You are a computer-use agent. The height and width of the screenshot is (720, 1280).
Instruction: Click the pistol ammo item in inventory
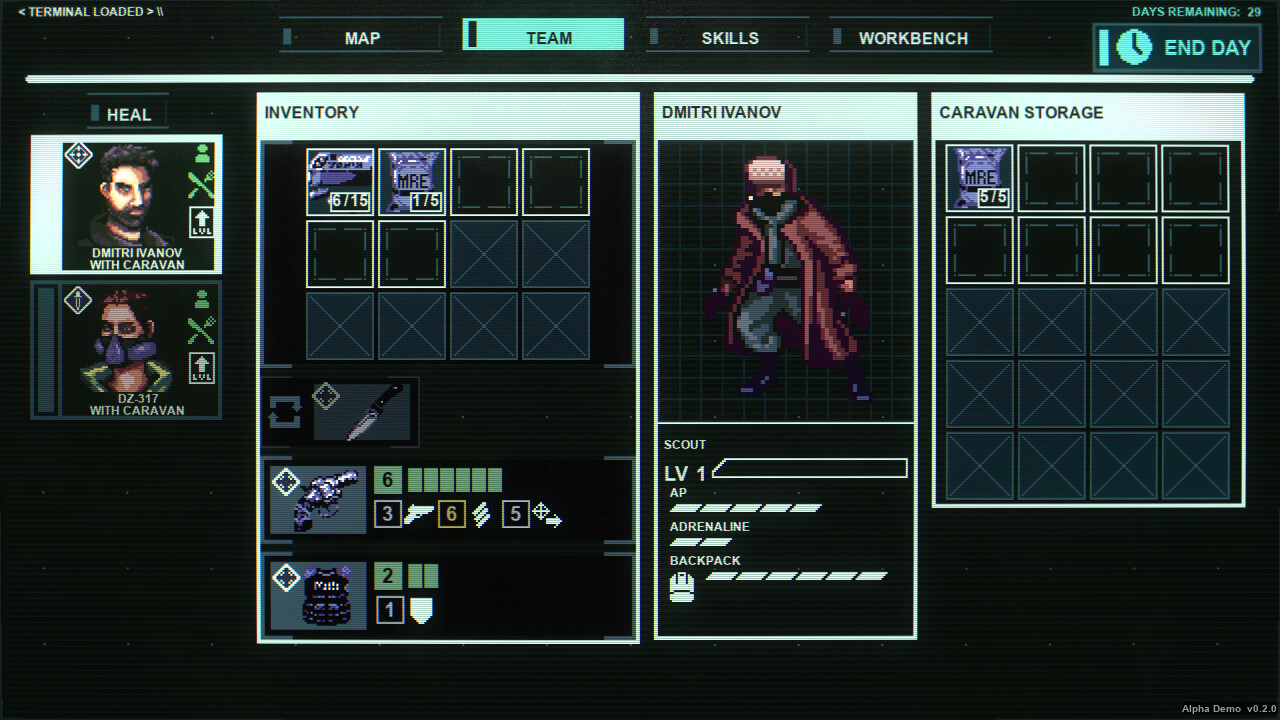[x=340, y=181]
